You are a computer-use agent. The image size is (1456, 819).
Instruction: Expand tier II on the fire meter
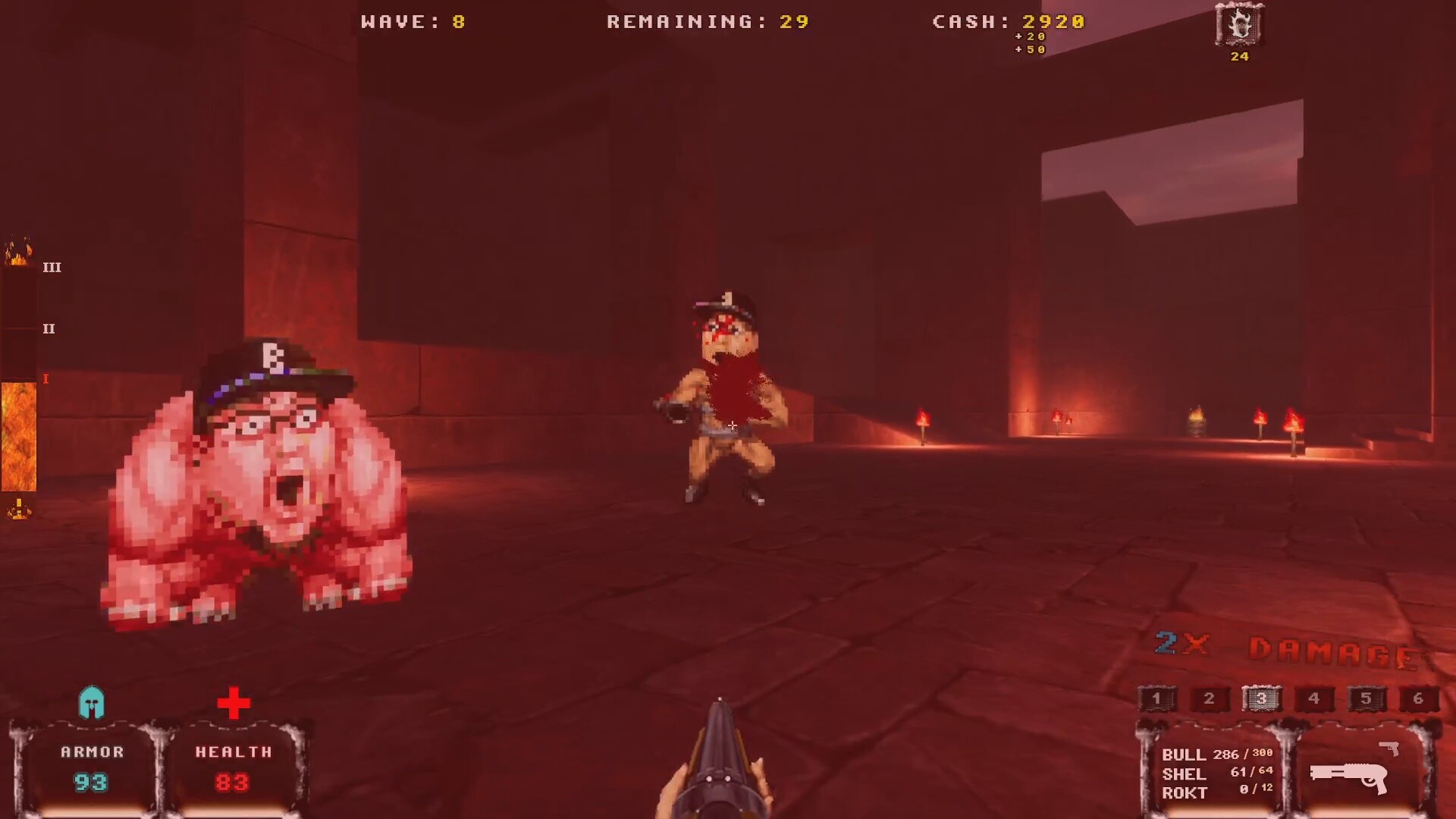(50, 328)
